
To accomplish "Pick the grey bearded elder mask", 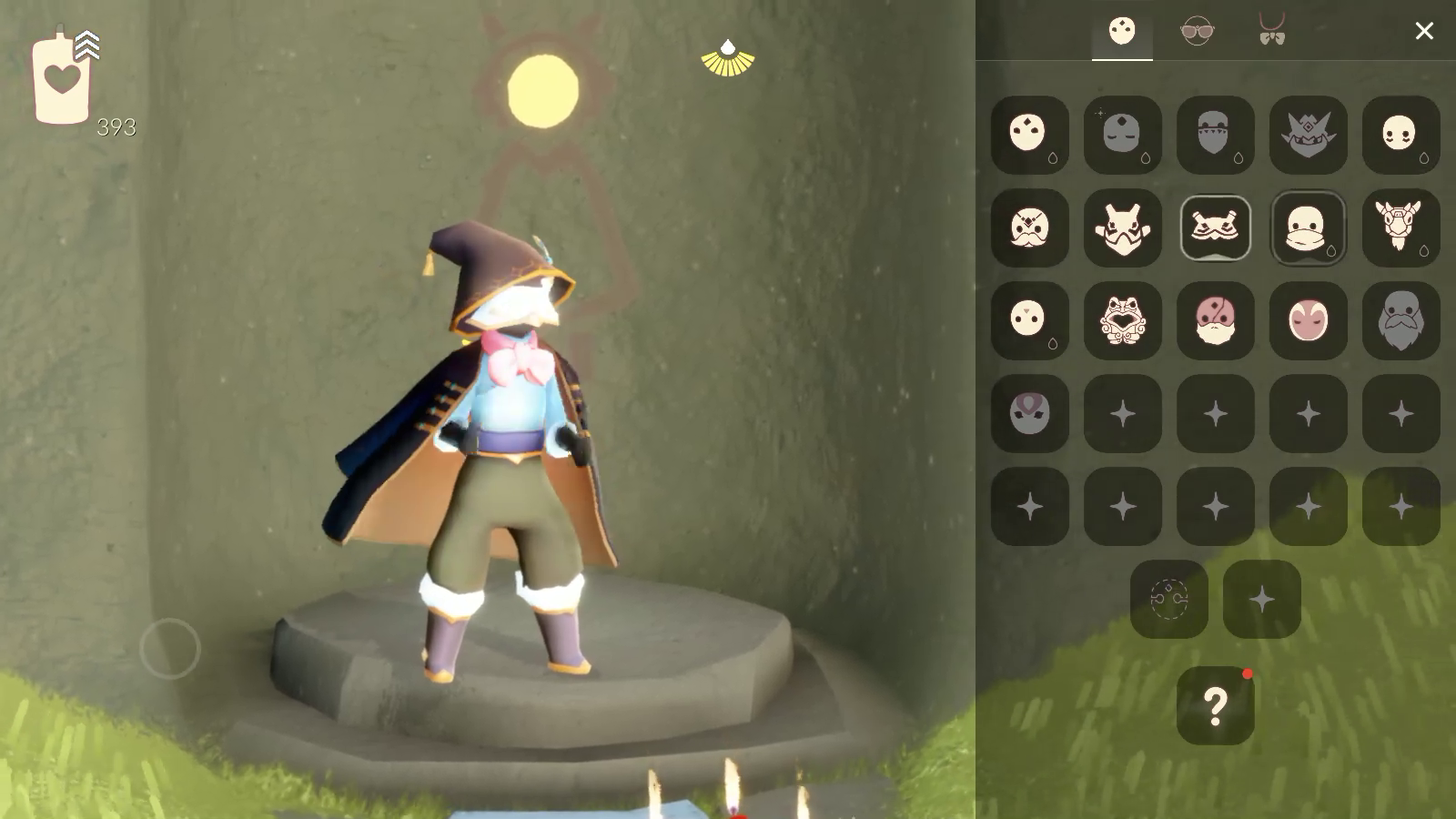I will [x=1400, y=320].
